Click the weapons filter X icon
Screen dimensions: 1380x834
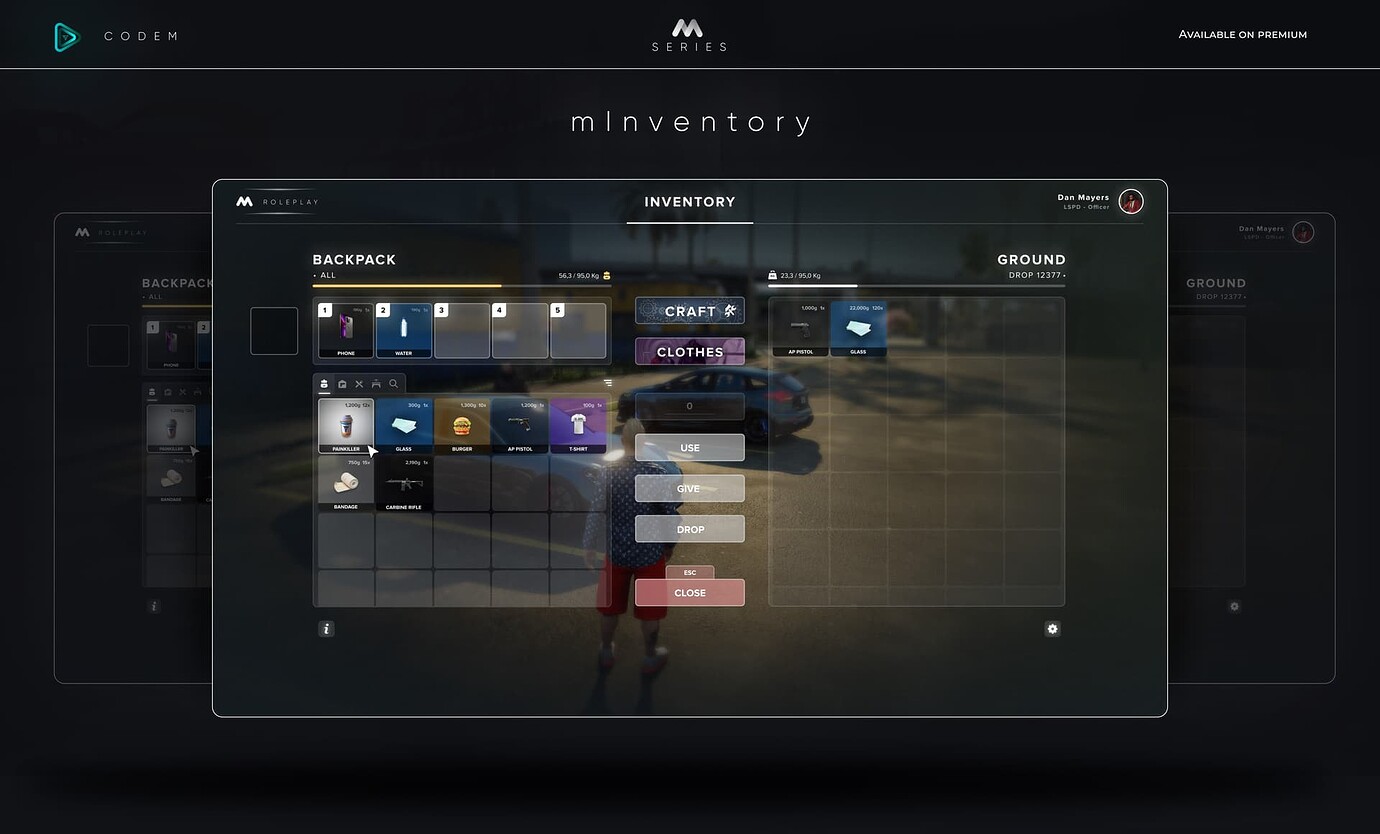click(x=359, y=384)
